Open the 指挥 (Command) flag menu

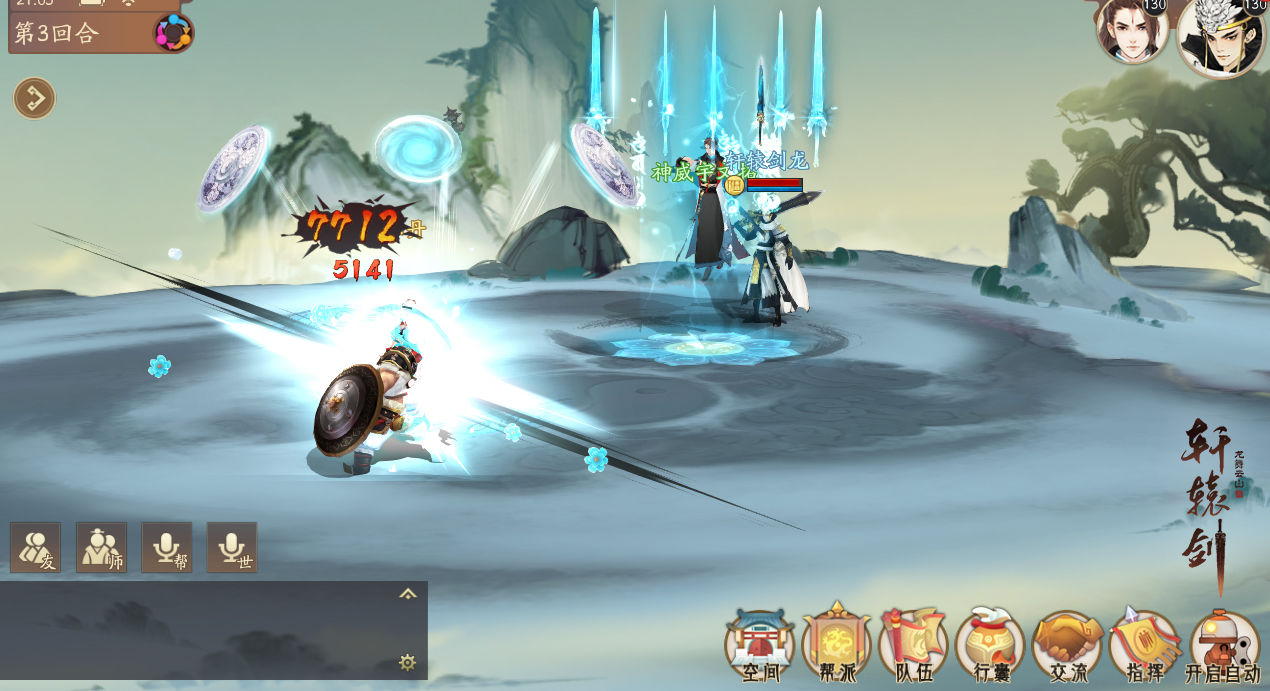1144,645
